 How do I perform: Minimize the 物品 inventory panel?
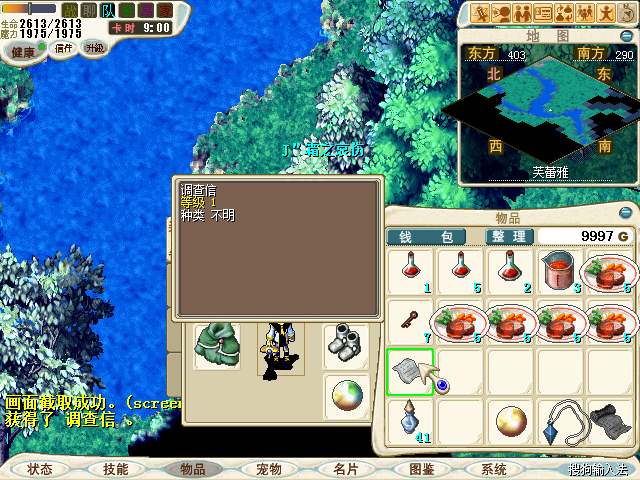click(626, 214)
